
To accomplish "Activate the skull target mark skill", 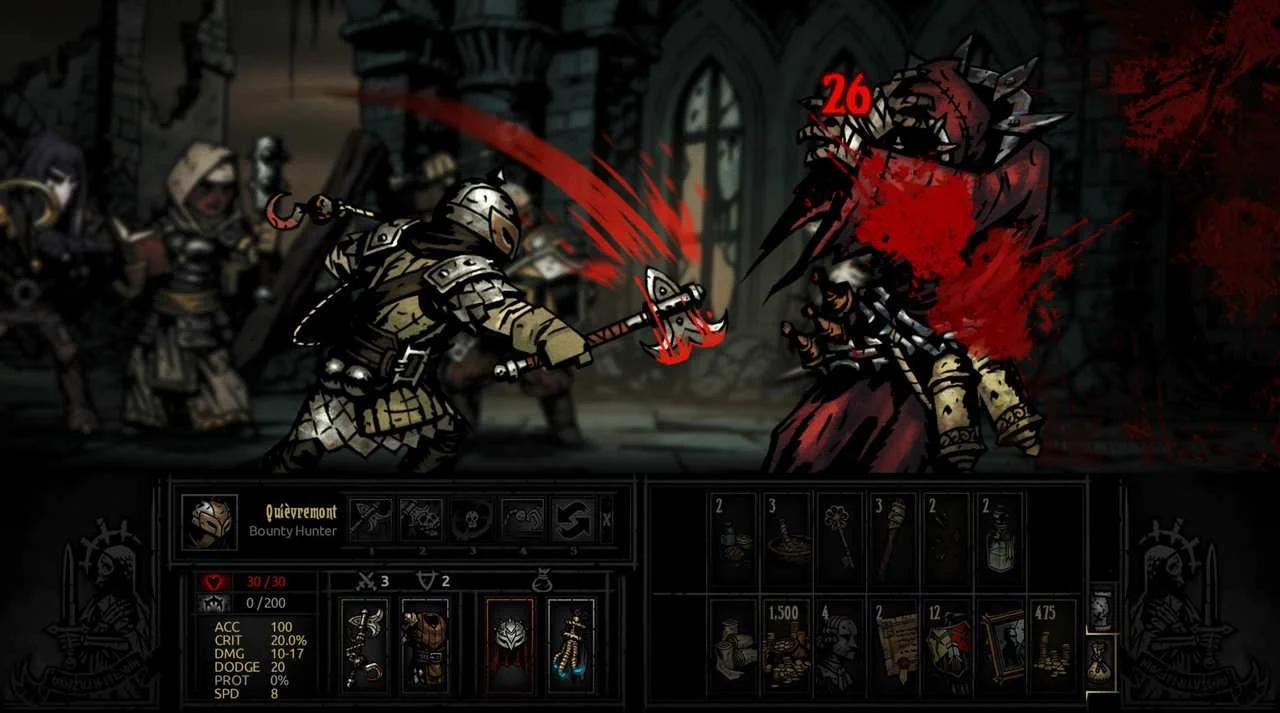I will [471, 520].
